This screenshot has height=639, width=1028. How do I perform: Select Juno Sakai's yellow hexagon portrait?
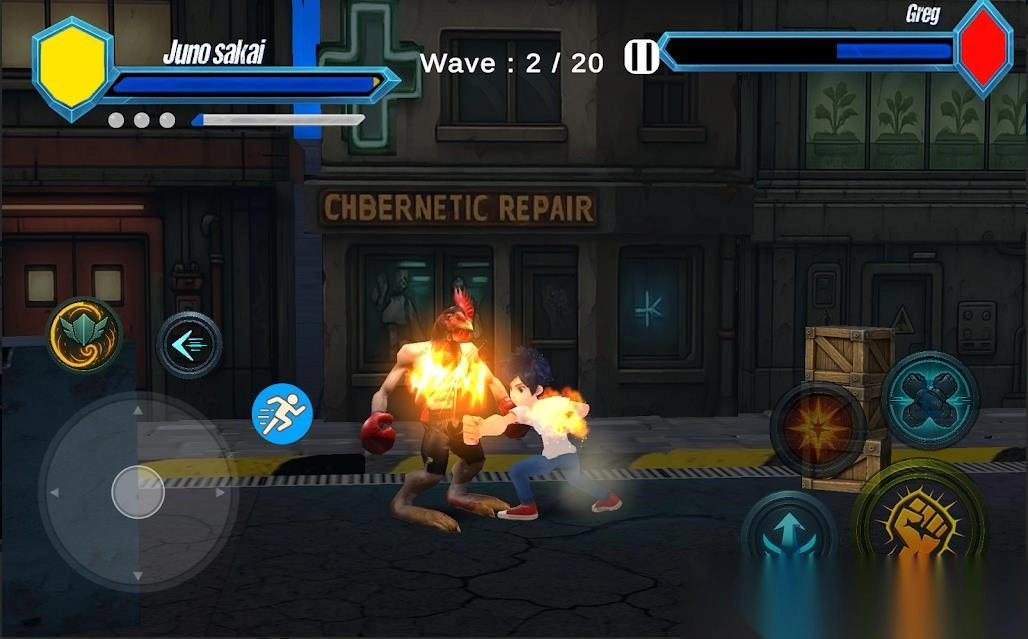click(71, 67)
